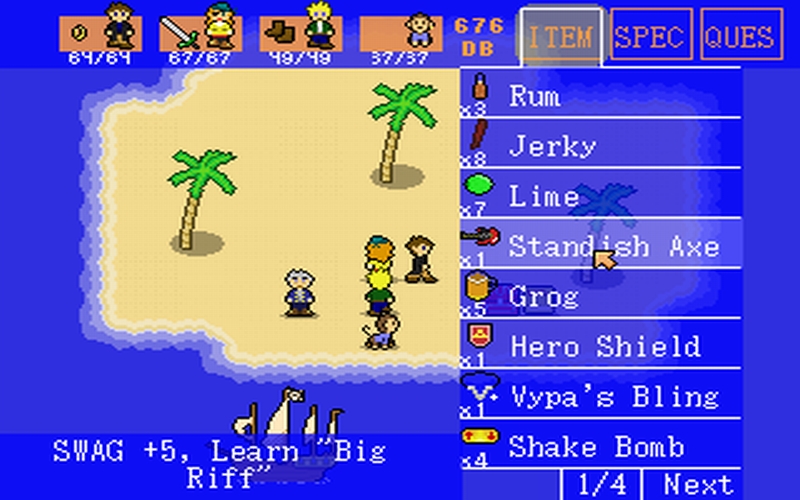Use the Grog item
The height and width of the screenshot is (500, 800).
pos(601,296)
